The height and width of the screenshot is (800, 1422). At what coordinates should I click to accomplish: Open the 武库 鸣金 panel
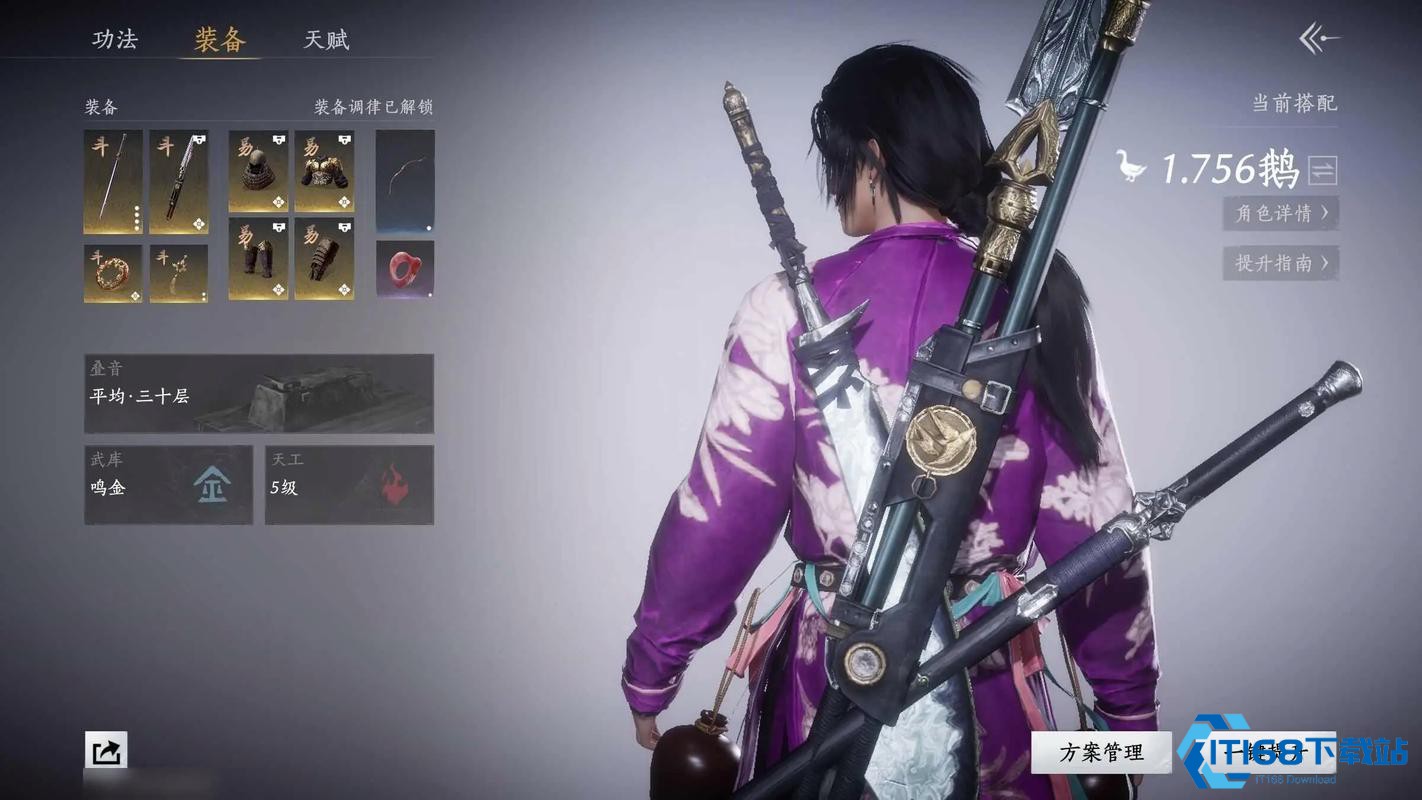[168, 485]
